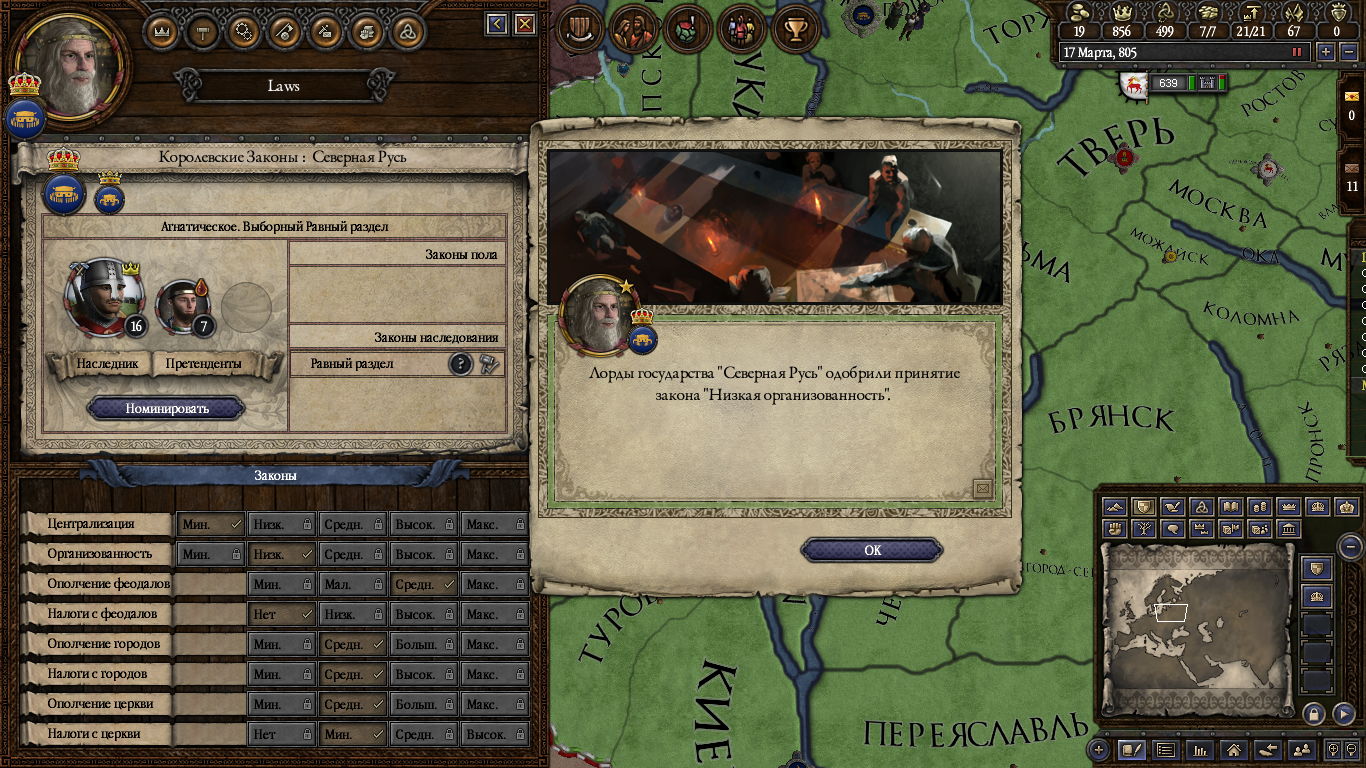The width and height of the screenshot is (1366, 768).
Task: Close the Laws panel with the X
Action: click(x=524, y=24)
